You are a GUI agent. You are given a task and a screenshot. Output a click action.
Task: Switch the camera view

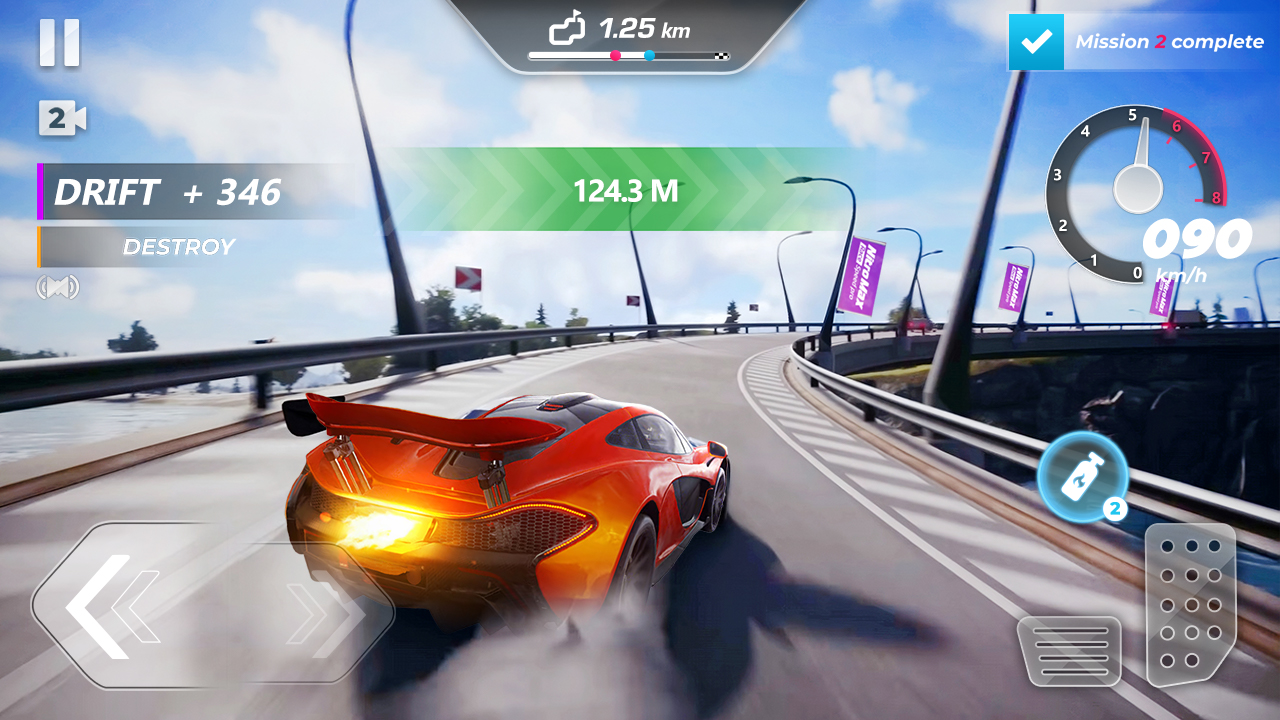pyautogui.click(x=61, y=119)
